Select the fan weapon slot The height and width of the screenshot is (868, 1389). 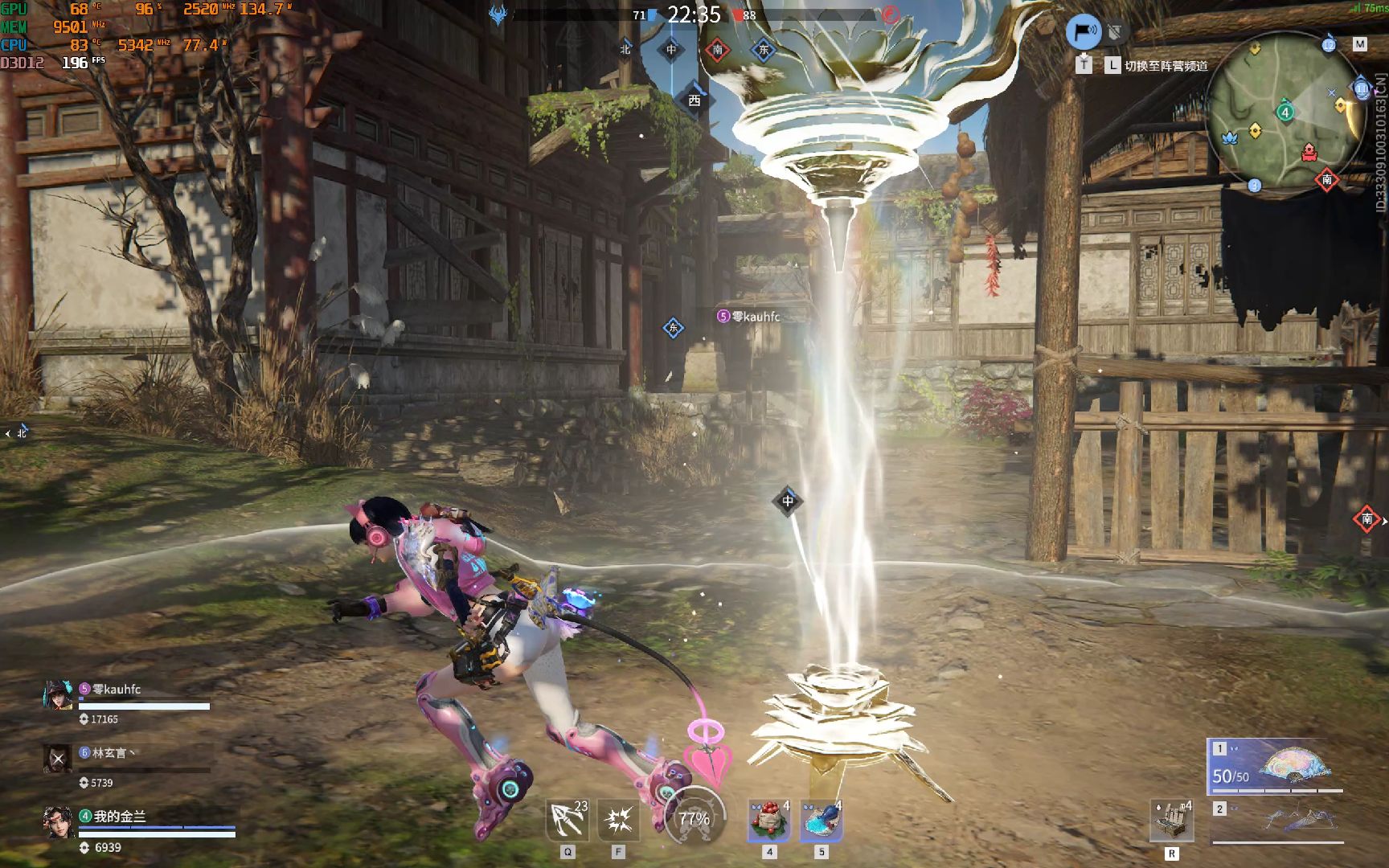[x=1275, y=766]
